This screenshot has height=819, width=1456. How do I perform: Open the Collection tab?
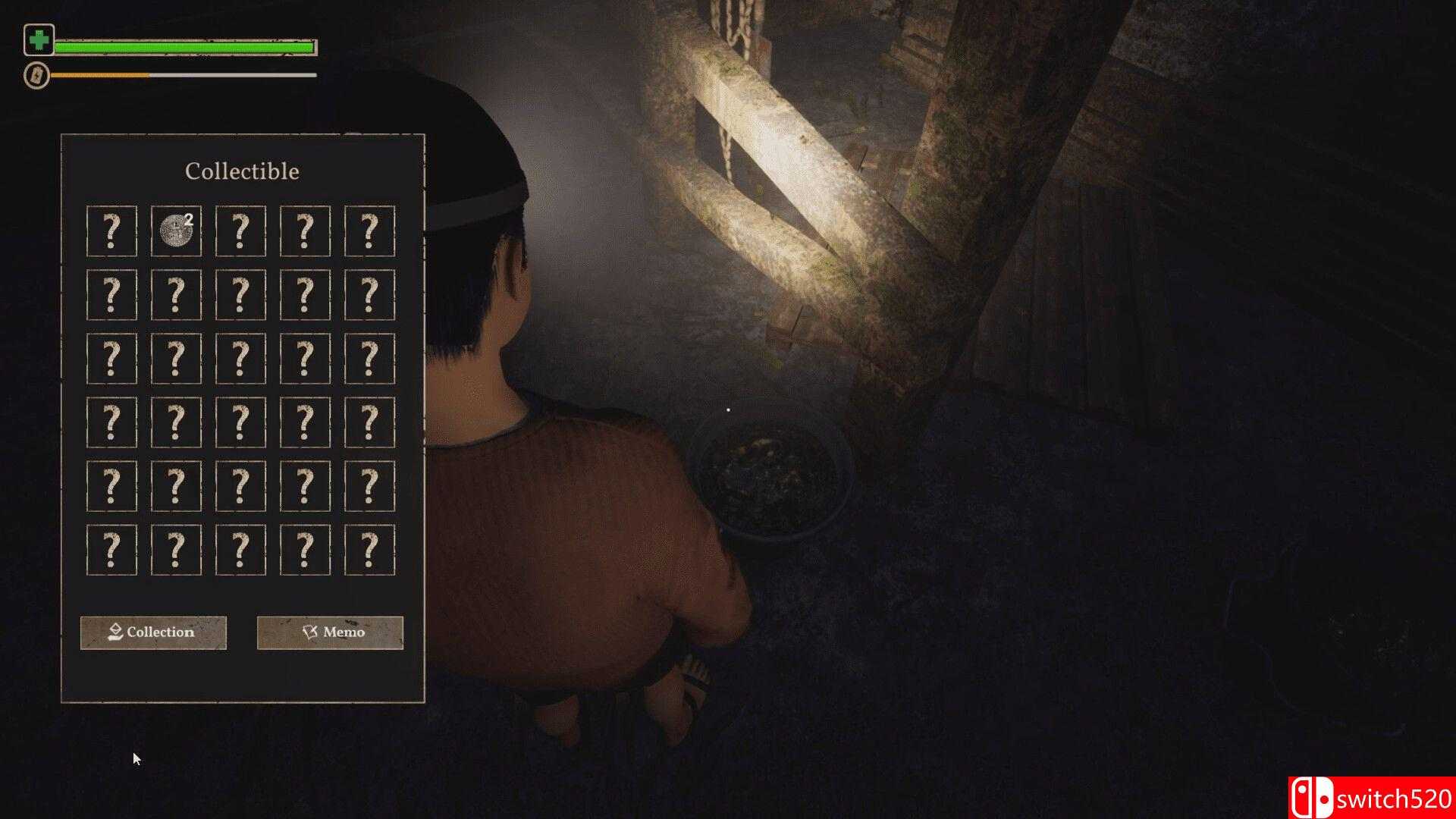point(153,632)
